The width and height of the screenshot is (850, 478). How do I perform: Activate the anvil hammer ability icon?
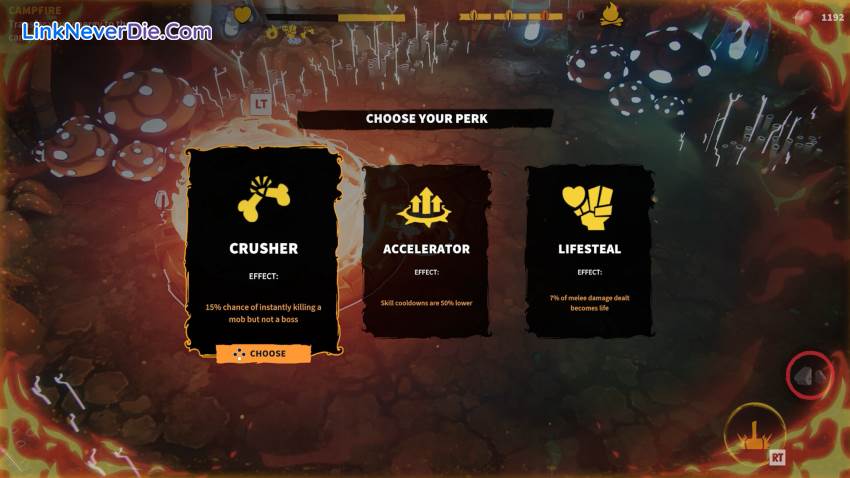[x=754, y=433]
